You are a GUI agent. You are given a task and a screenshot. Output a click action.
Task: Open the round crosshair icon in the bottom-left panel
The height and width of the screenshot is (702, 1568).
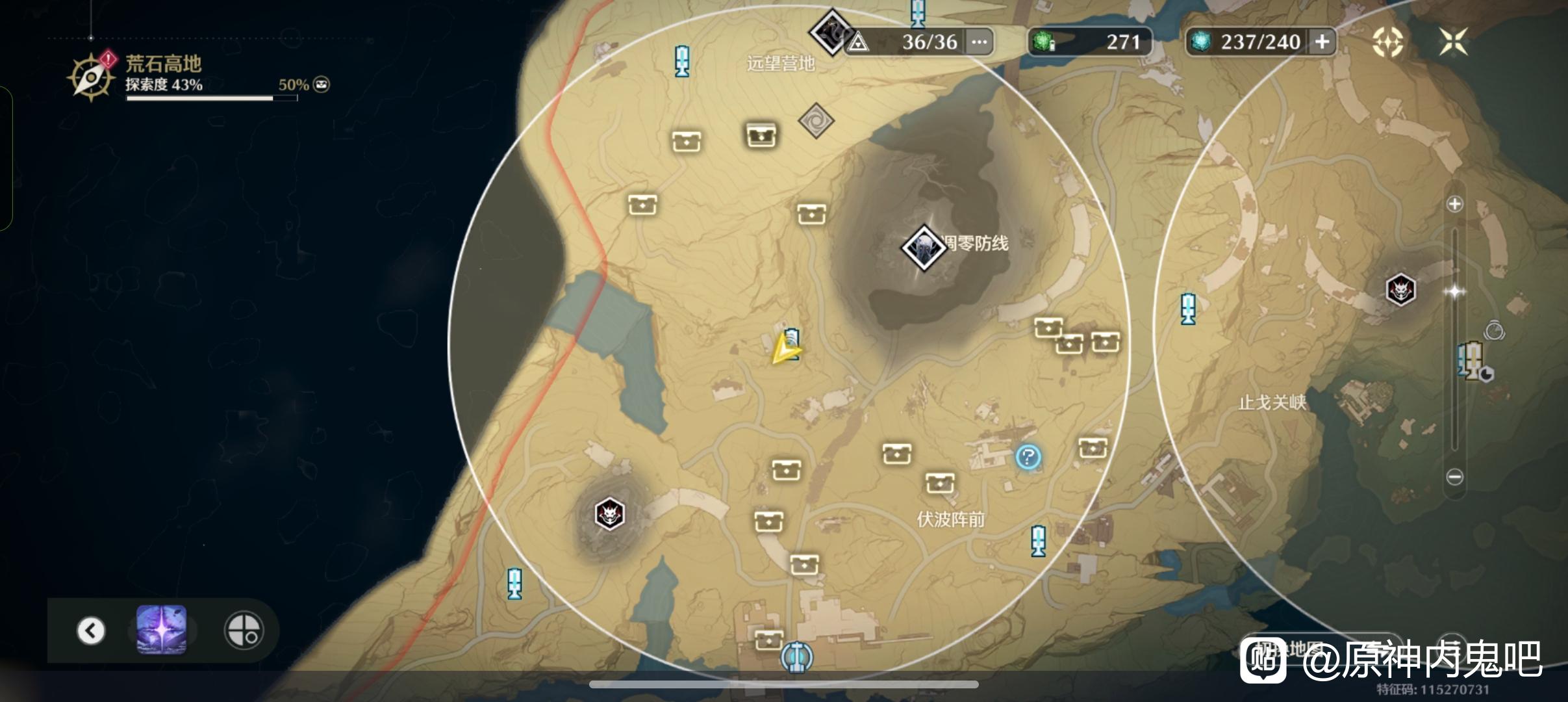click(244, 630)
